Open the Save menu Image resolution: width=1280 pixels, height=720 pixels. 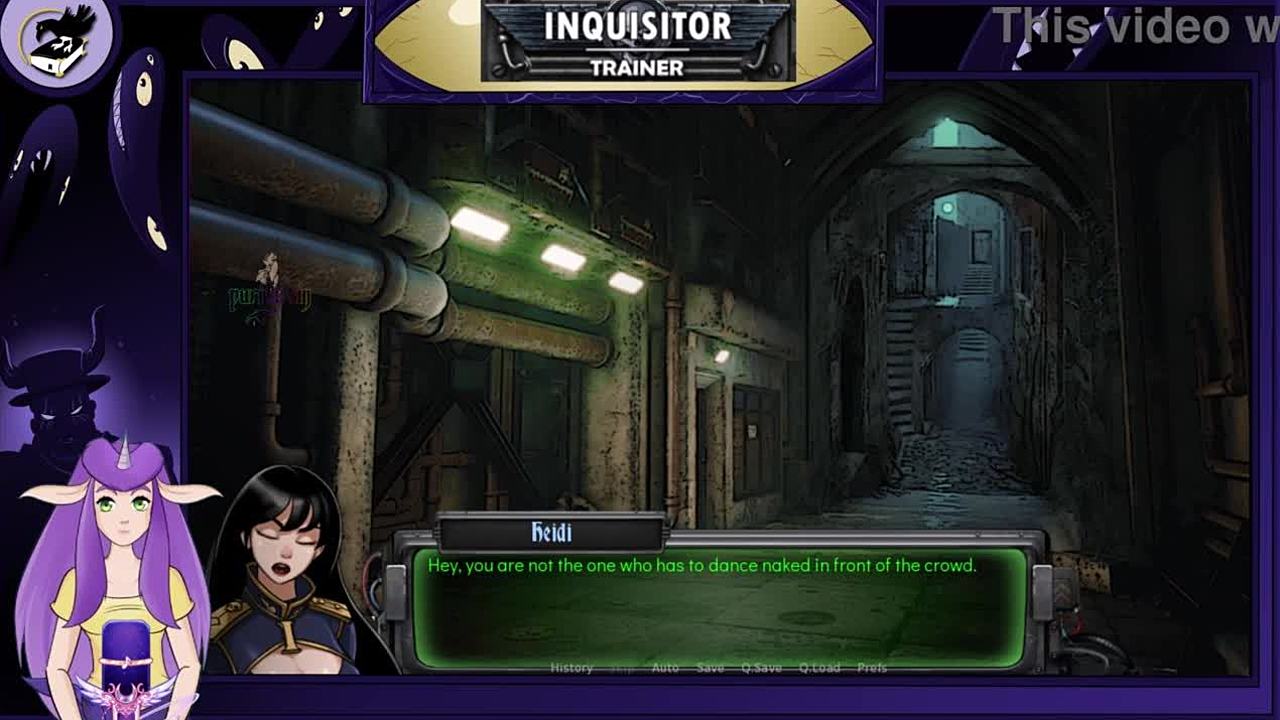[710, 668]
